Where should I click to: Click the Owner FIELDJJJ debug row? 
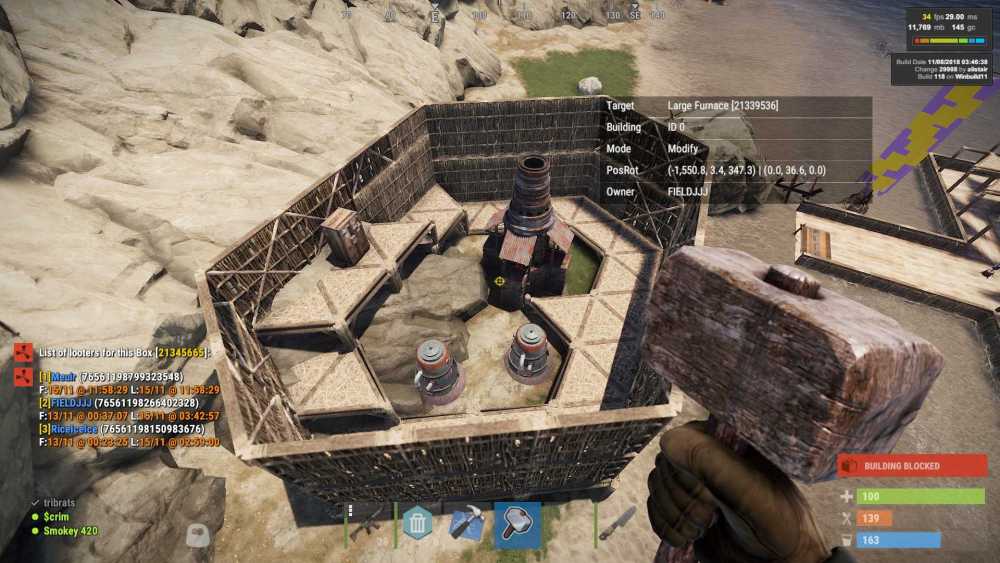pyautogui.click(x=736, y=192)
